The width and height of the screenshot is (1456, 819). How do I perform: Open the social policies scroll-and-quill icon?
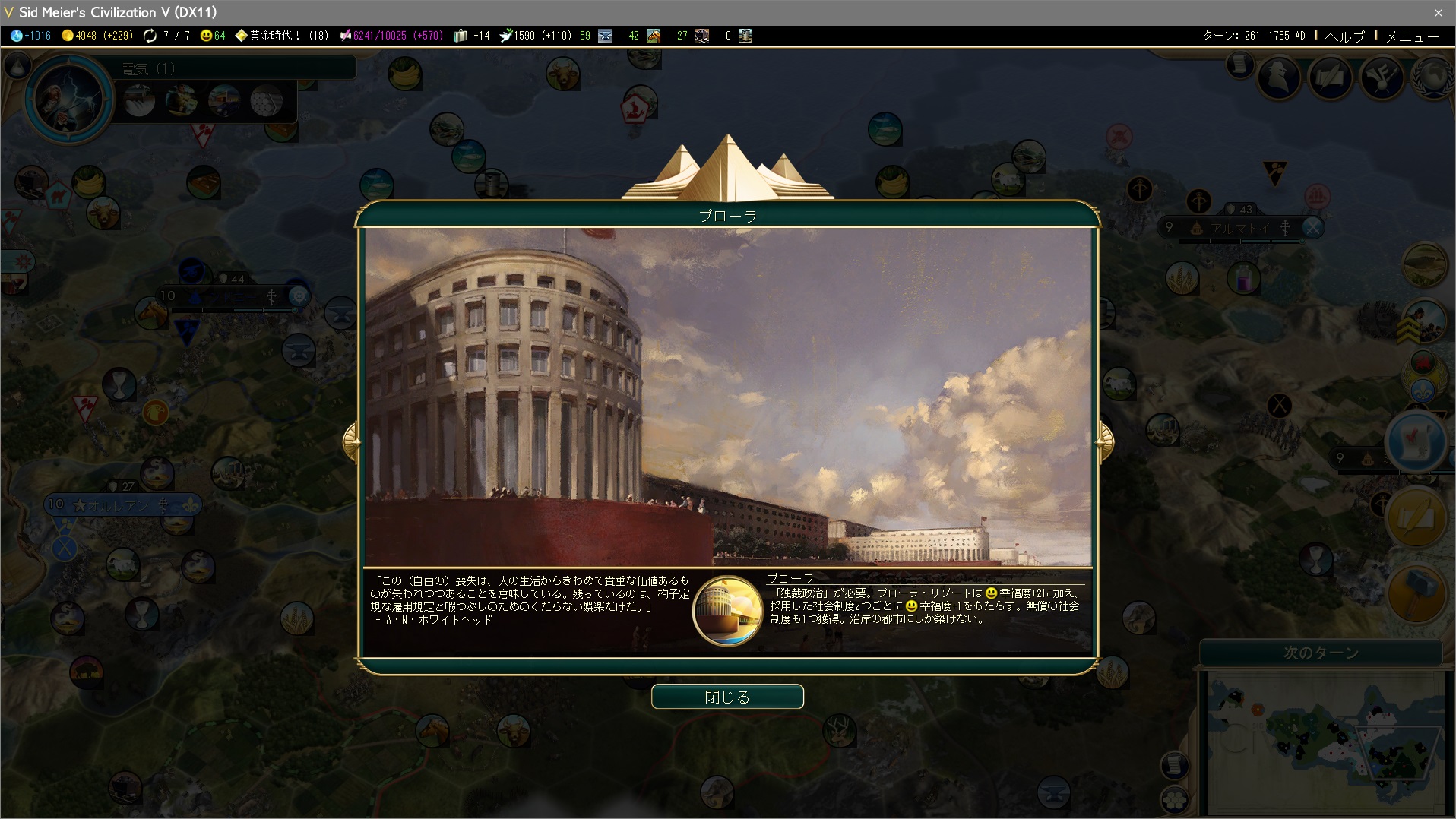1331,77
